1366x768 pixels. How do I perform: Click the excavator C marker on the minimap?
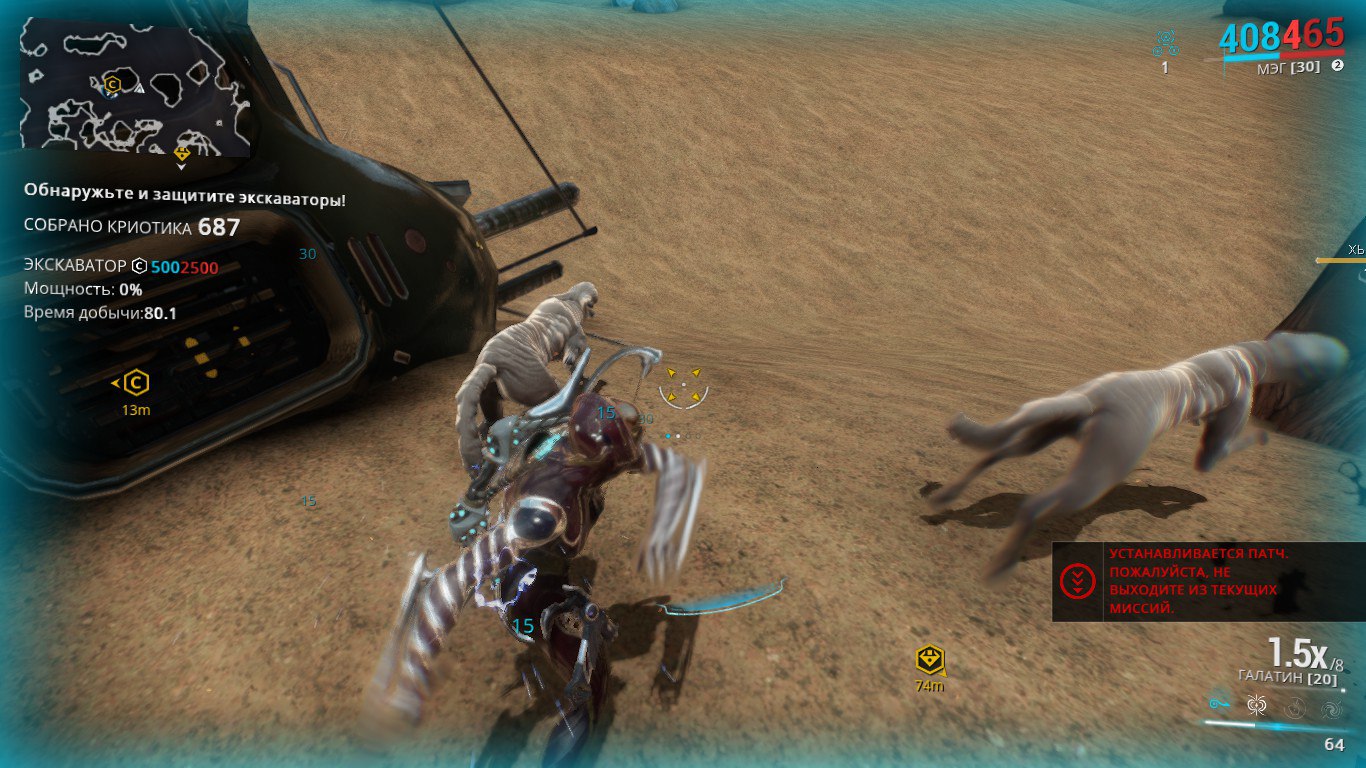coord(113,85)
